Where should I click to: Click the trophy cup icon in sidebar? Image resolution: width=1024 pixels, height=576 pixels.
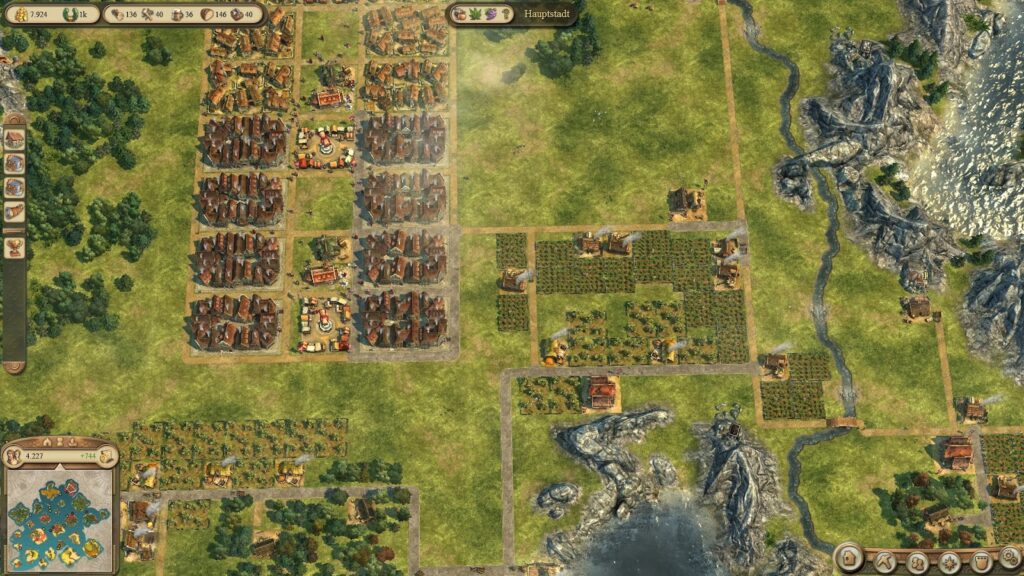click(14, 247)
